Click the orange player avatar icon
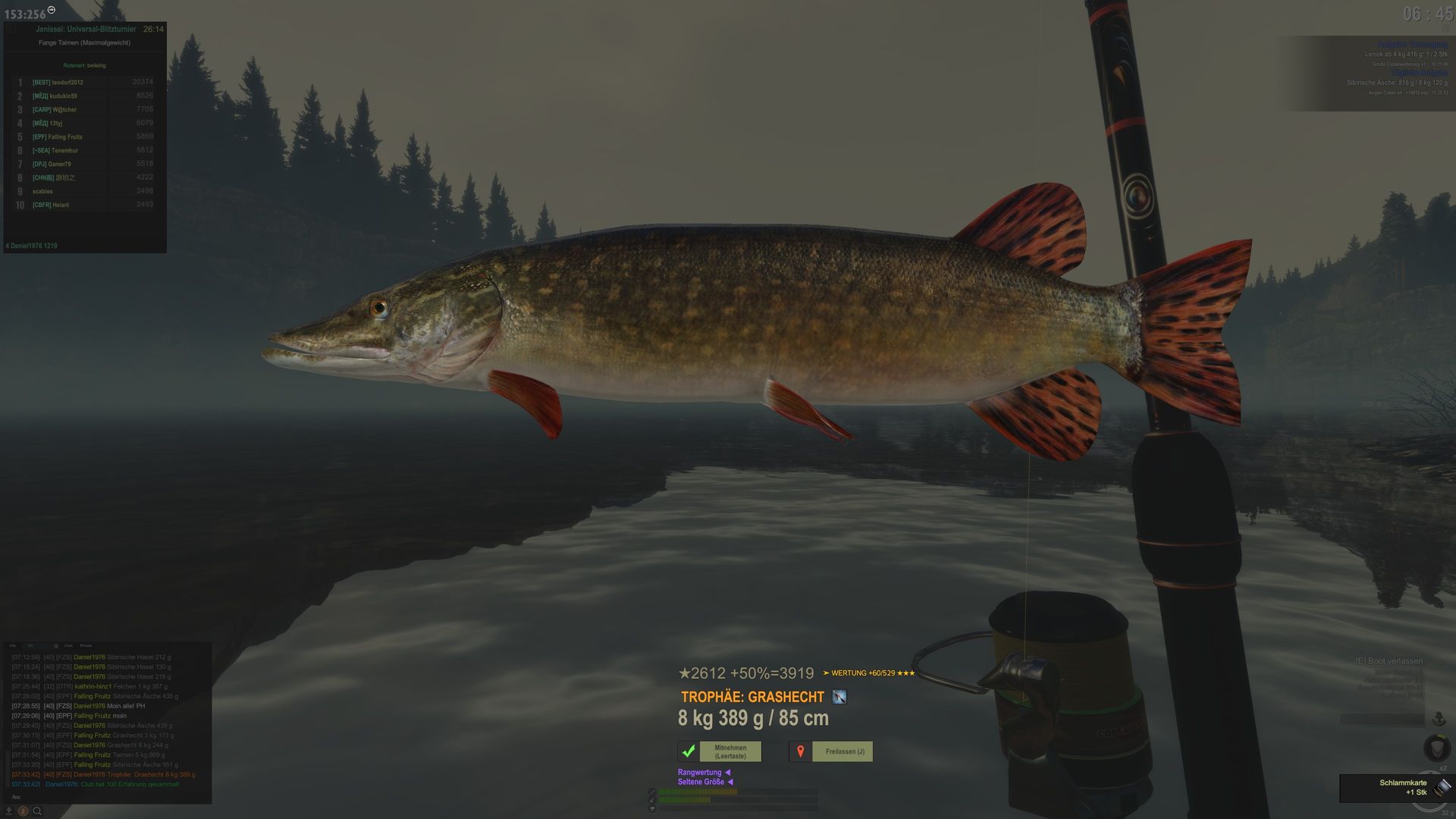This screenshot has width=1456, height=819. click(23, 811)
